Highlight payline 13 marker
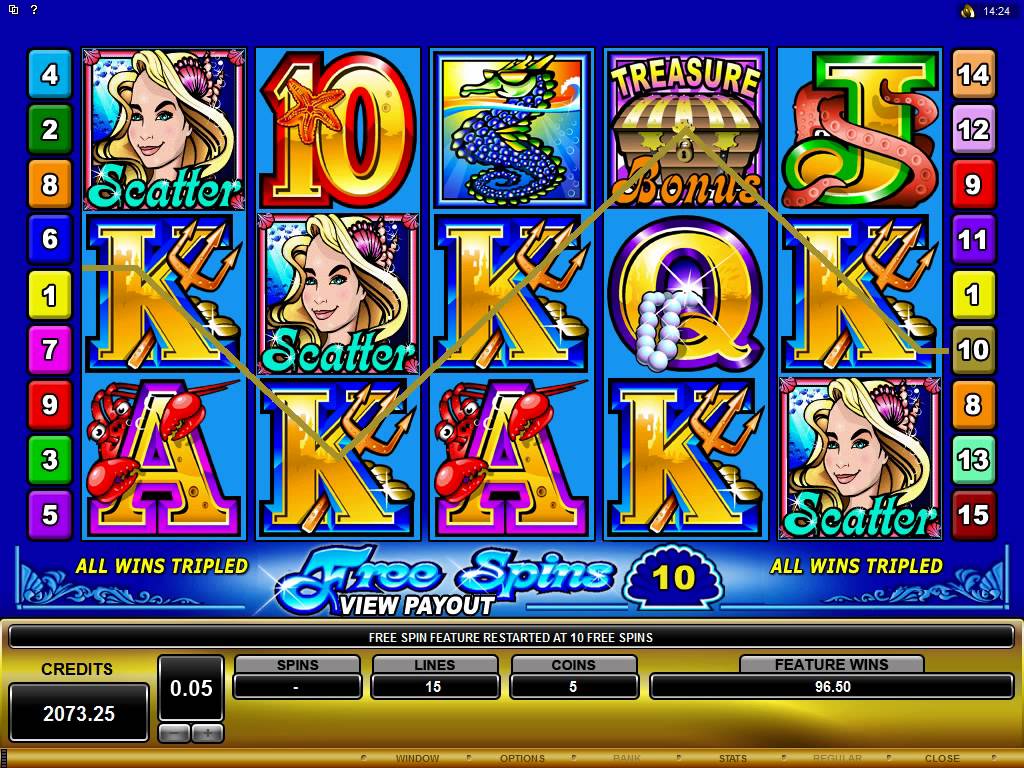1024x768 pixels. 973,460
